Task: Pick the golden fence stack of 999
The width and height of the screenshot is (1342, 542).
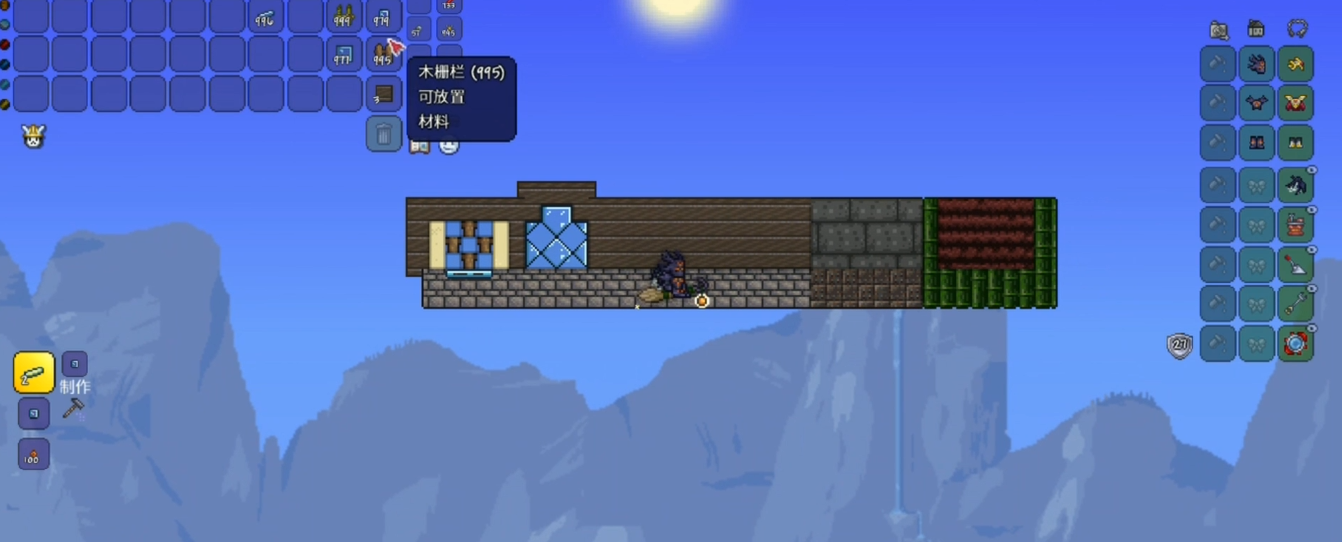Action: [x=344, y=15]
